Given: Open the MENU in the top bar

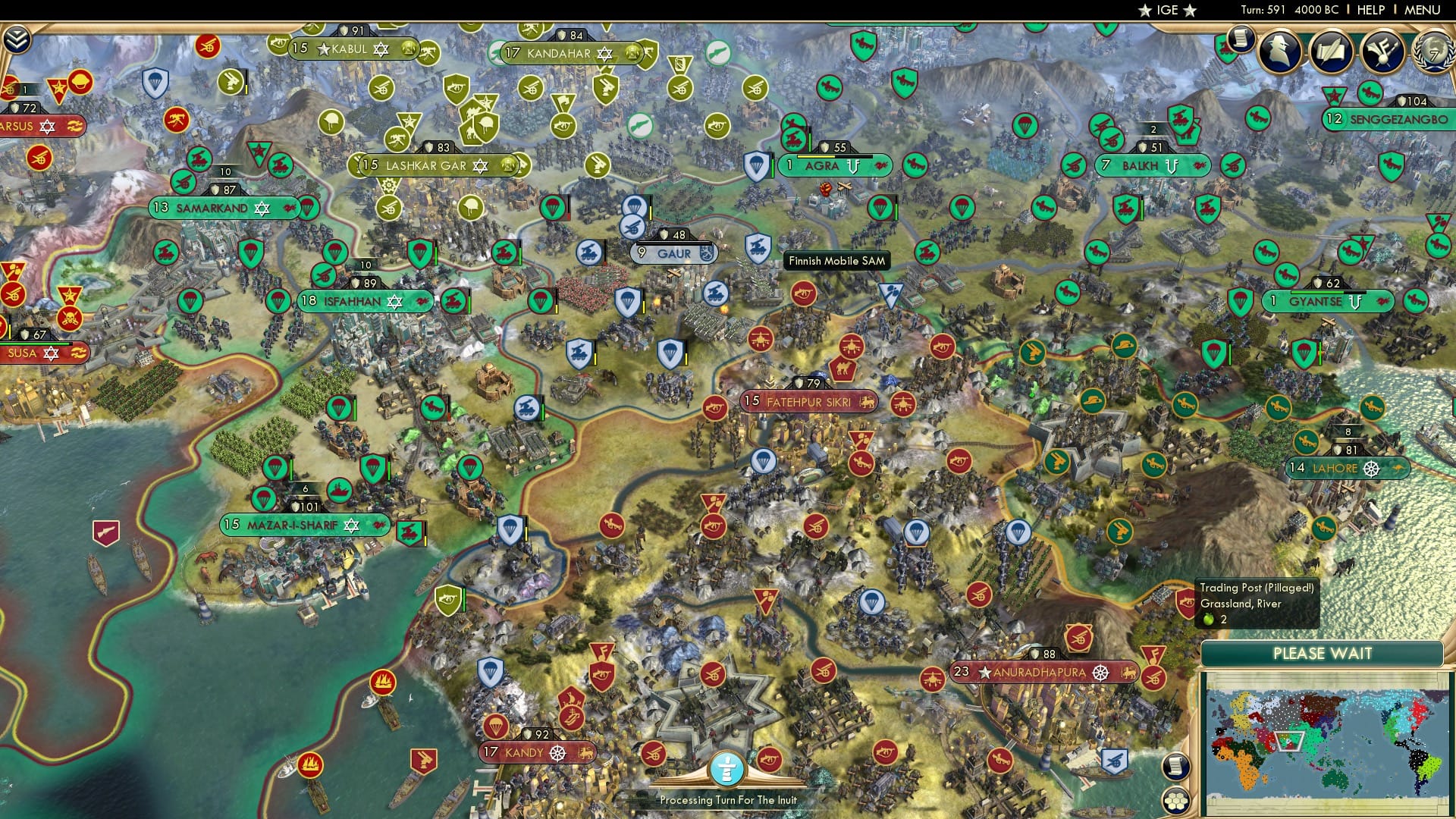Looking at the screenshot, I should pos(1424,10).
